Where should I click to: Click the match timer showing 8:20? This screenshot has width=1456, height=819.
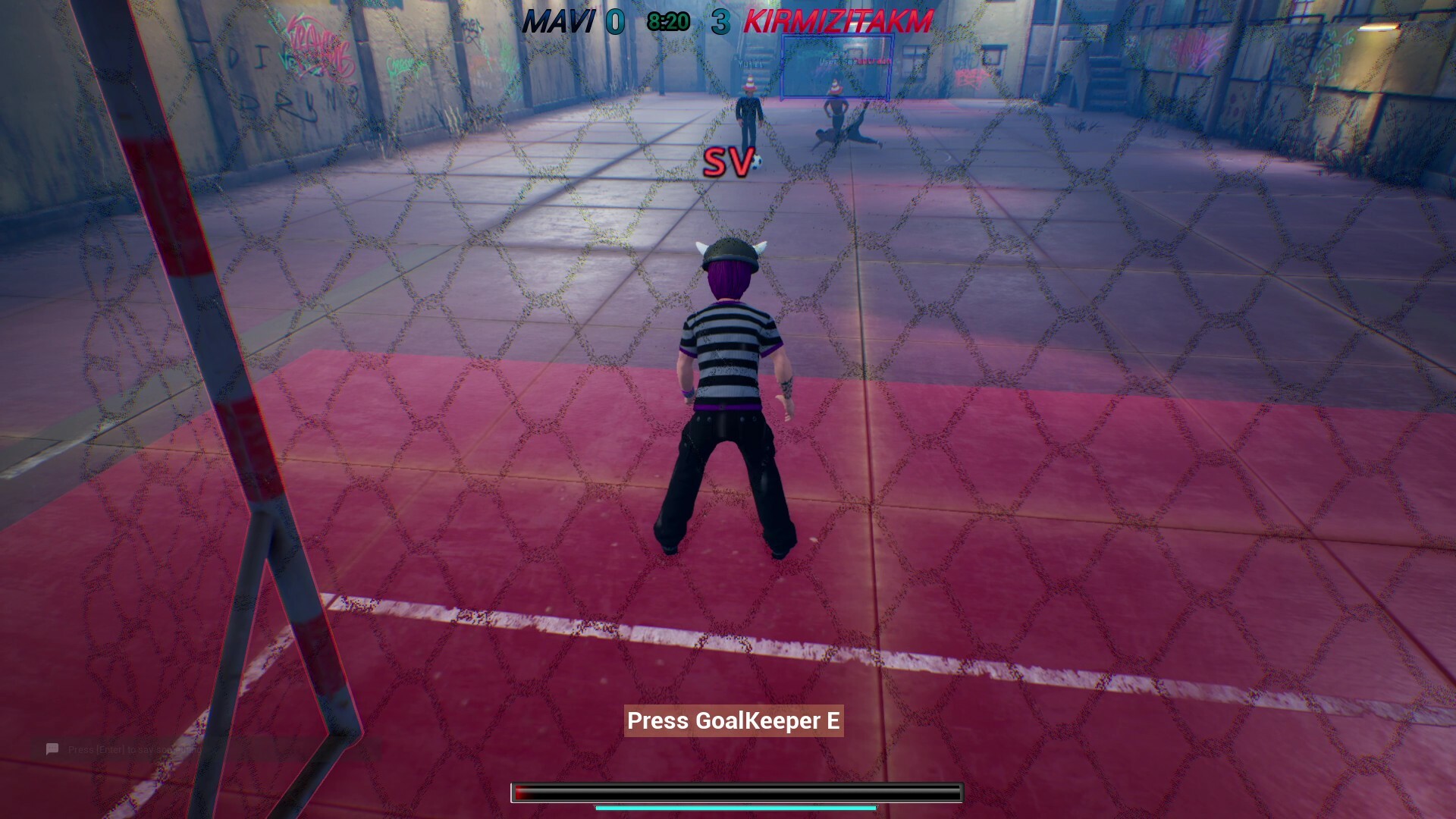(x=667, y=20)
